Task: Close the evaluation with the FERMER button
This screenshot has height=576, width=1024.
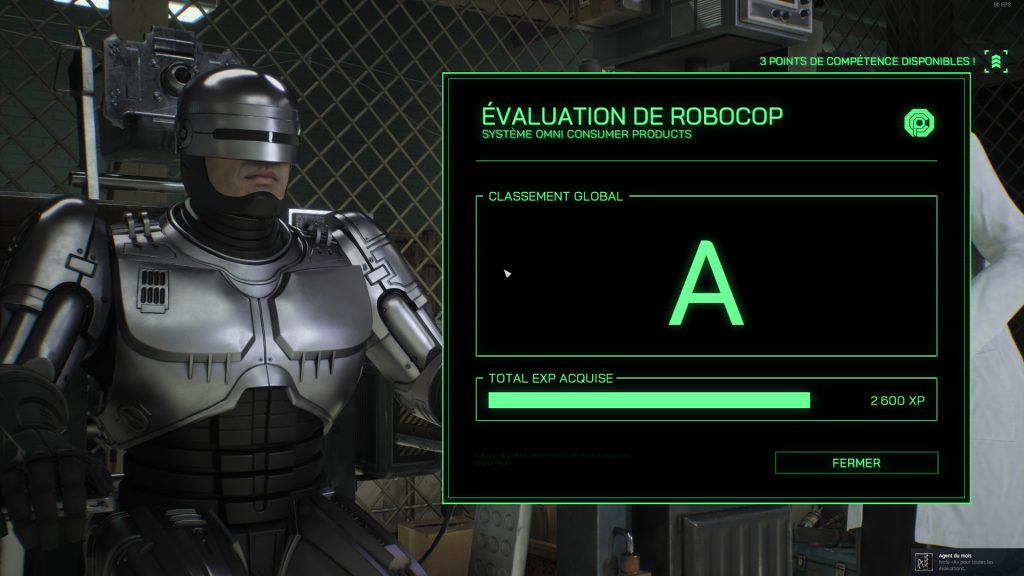Action: [x=856, y=463]
